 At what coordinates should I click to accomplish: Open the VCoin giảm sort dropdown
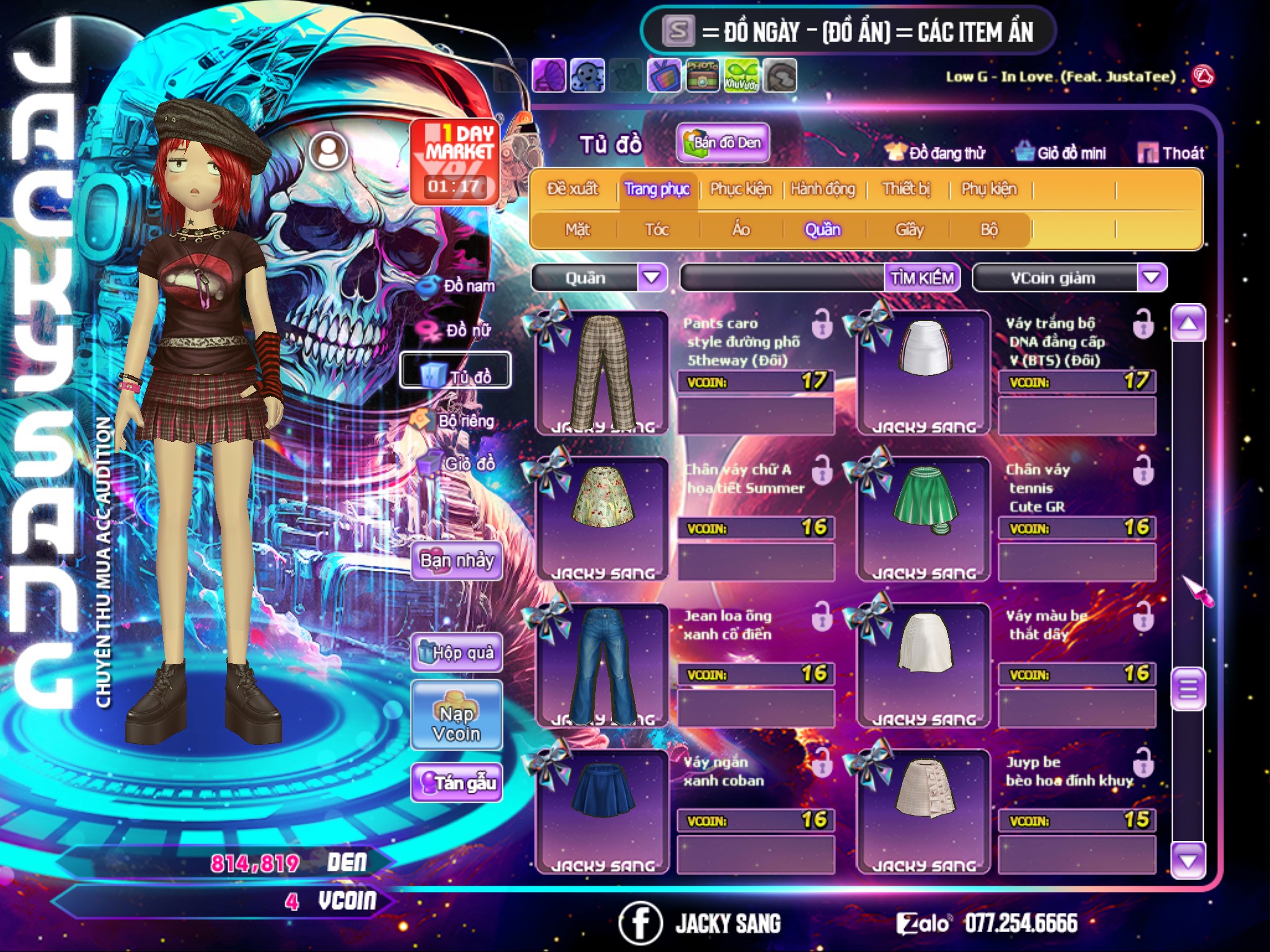(1152, 278)
